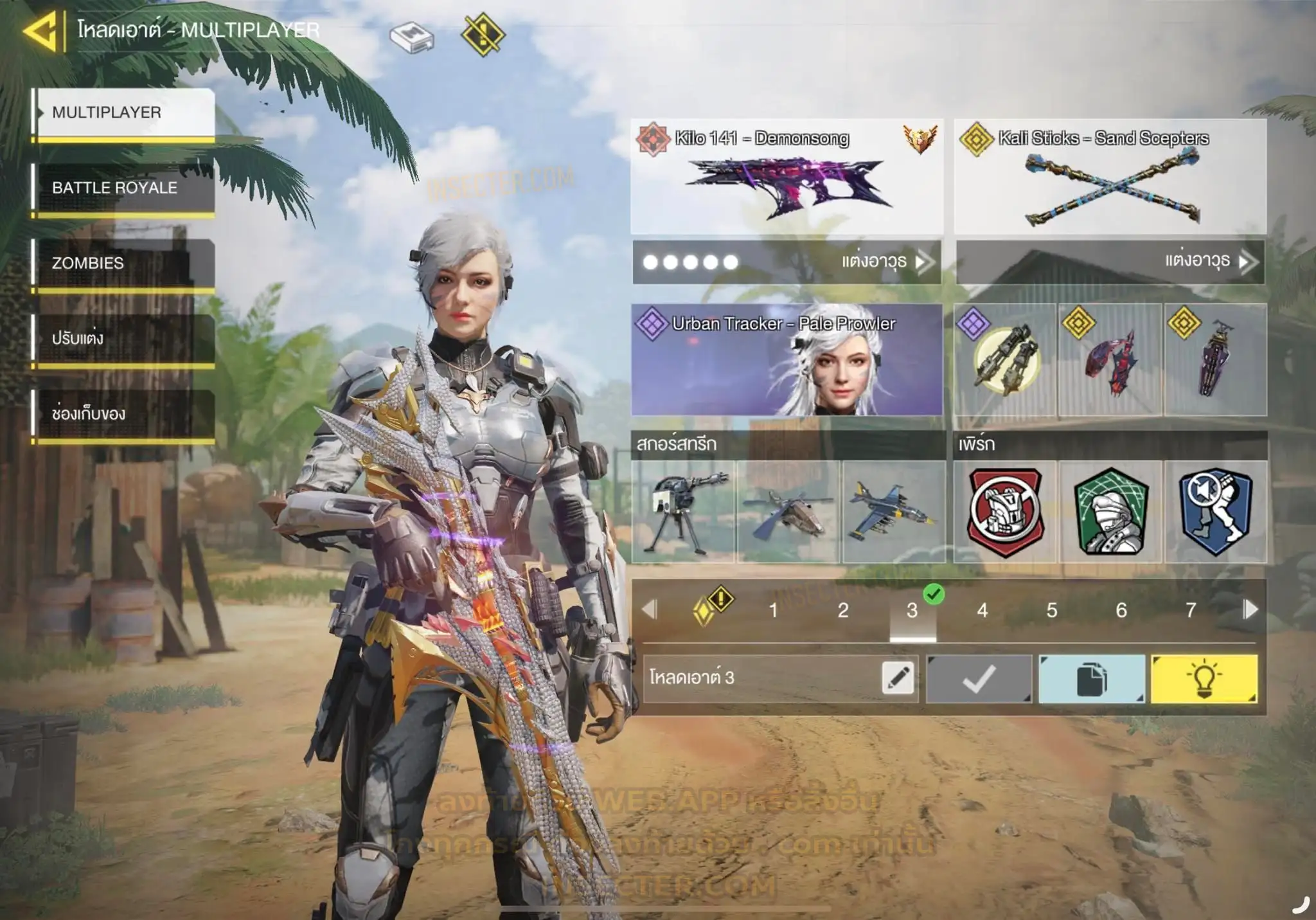Select the Kilo 141 – Demonsong primary weapon
The height and width of the screenshot is (920, 1316).
coord(787,177)
